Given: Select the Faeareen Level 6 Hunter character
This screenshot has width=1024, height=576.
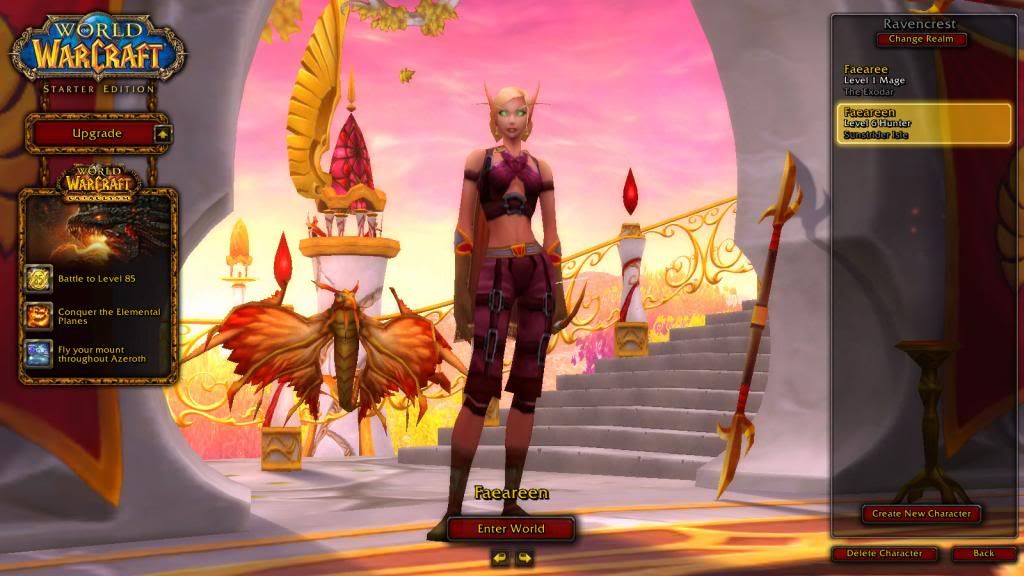Looking at the screenshot, I should coord(920,123).
